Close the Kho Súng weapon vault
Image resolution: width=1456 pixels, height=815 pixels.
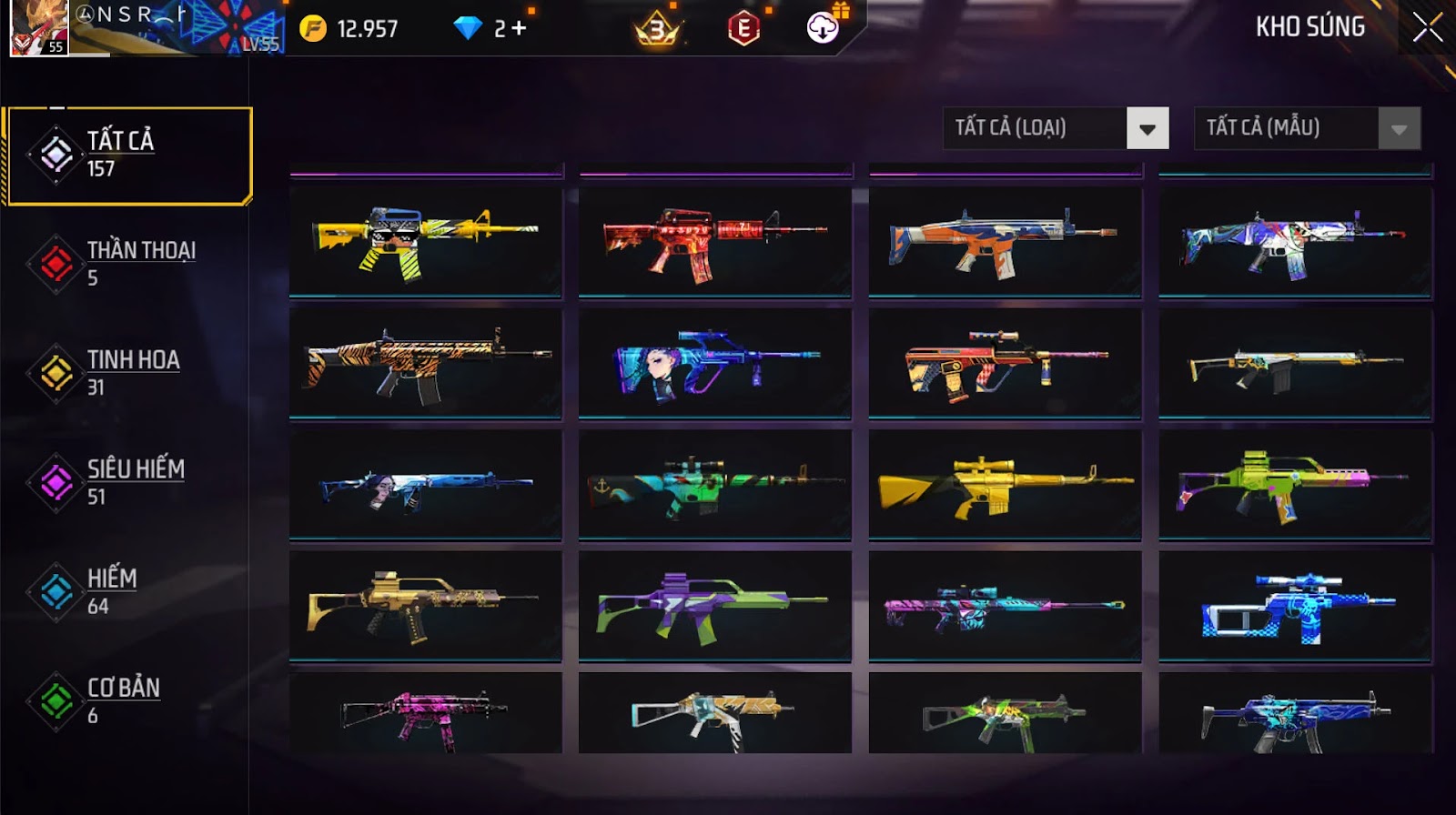tap(1427, 27)
